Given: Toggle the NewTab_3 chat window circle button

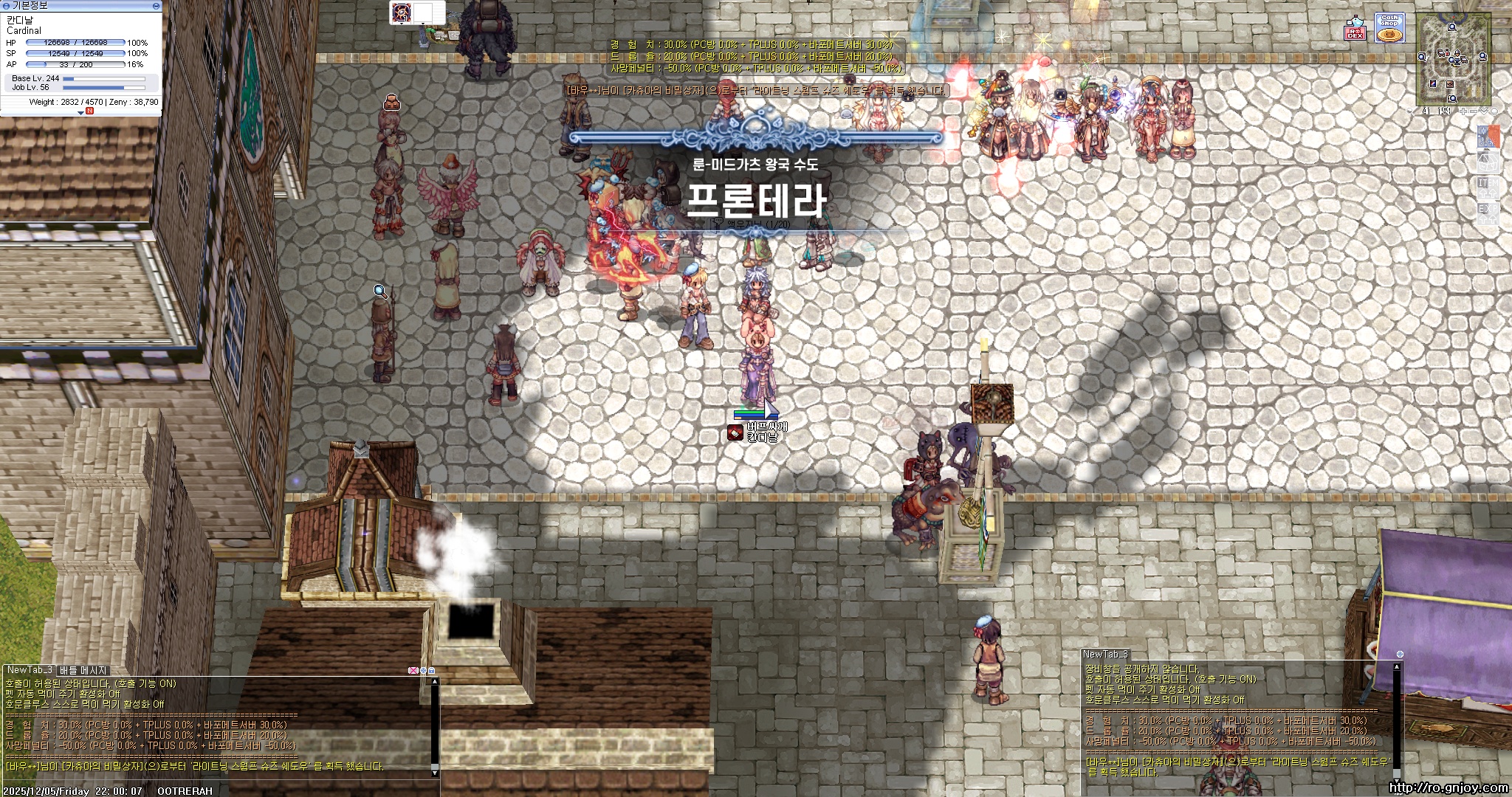Looking at the screenshot, I should (1400, 654).
